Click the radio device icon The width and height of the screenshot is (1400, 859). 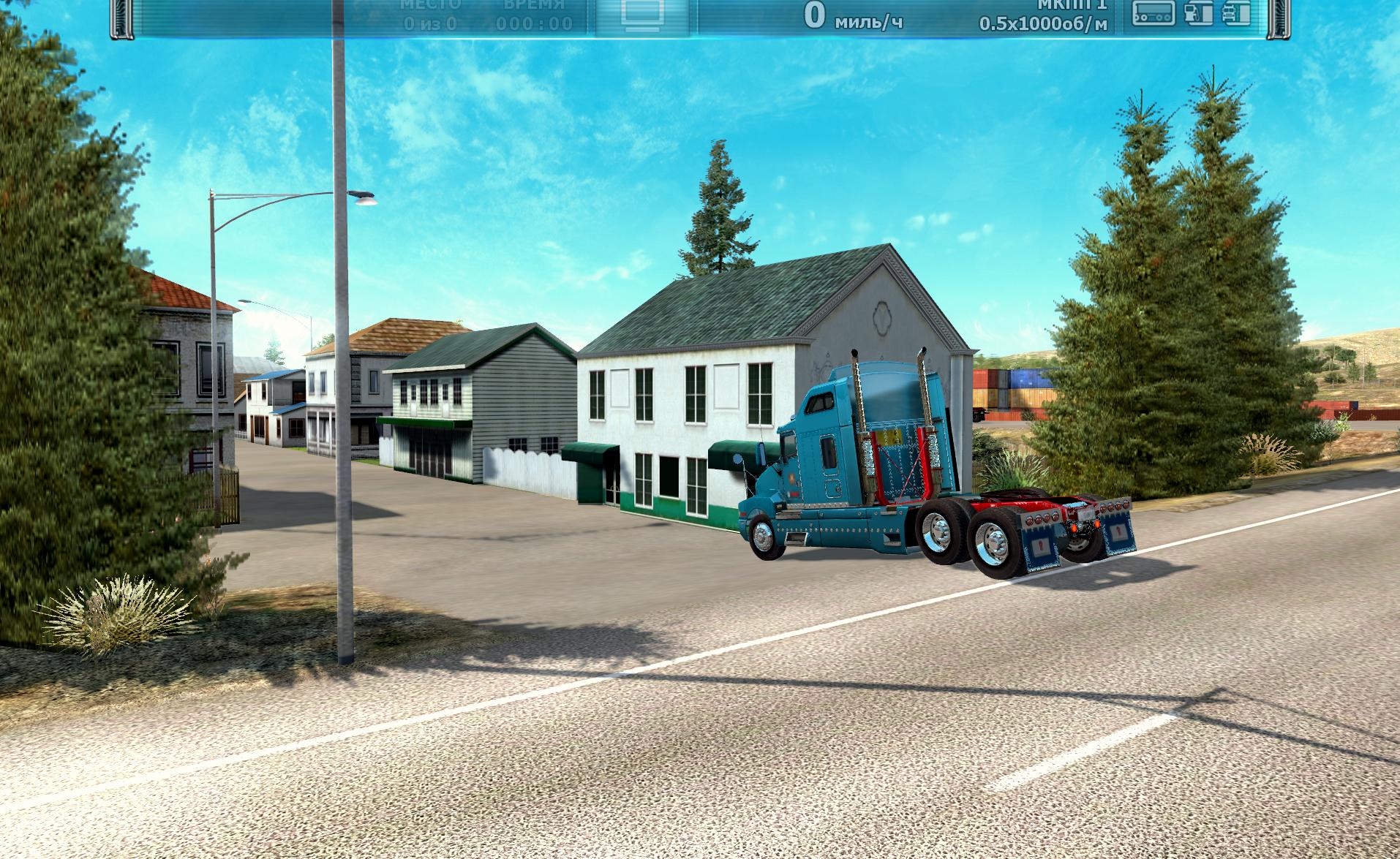pyautogui.click(x=1154, y=13)
